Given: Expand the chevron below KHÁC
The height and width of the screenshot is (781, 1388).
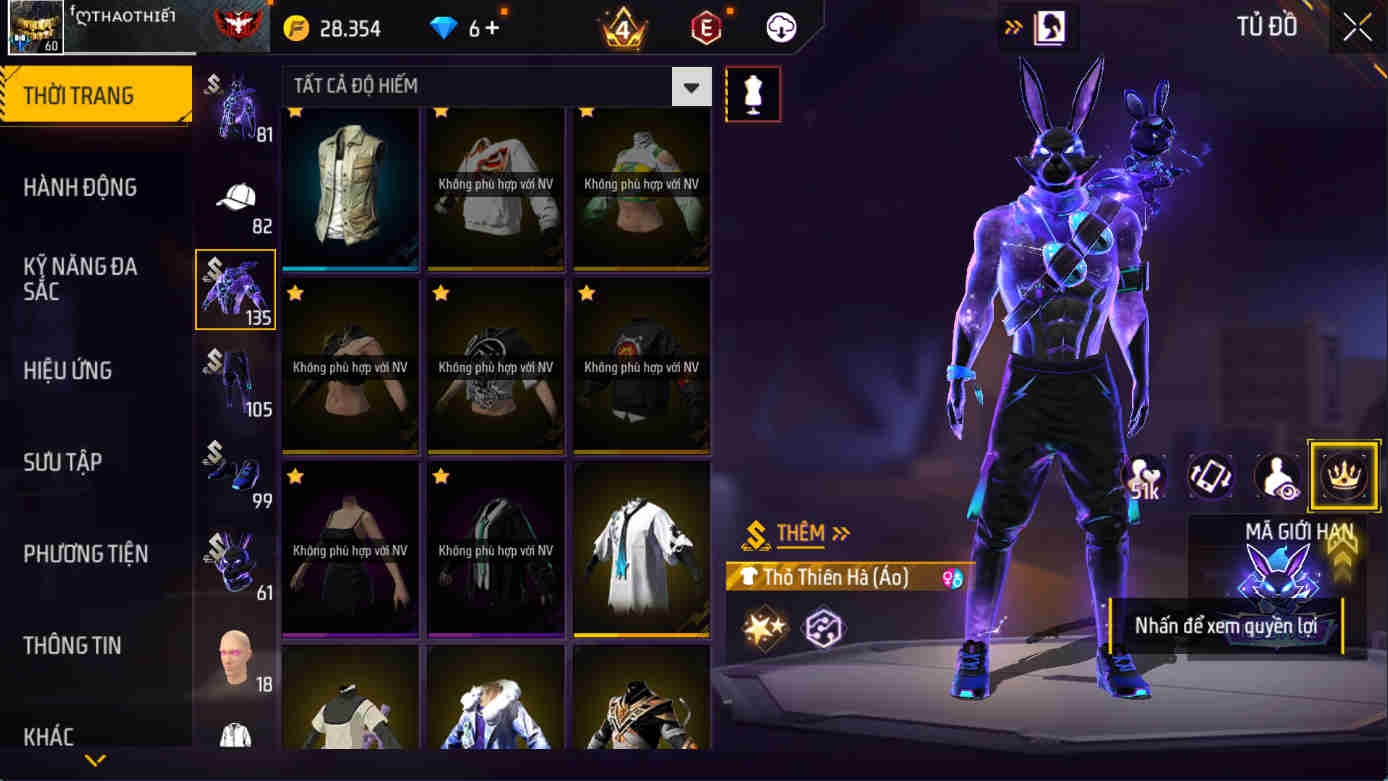Looking at the screenshot, I should click(x=93, y=760).
